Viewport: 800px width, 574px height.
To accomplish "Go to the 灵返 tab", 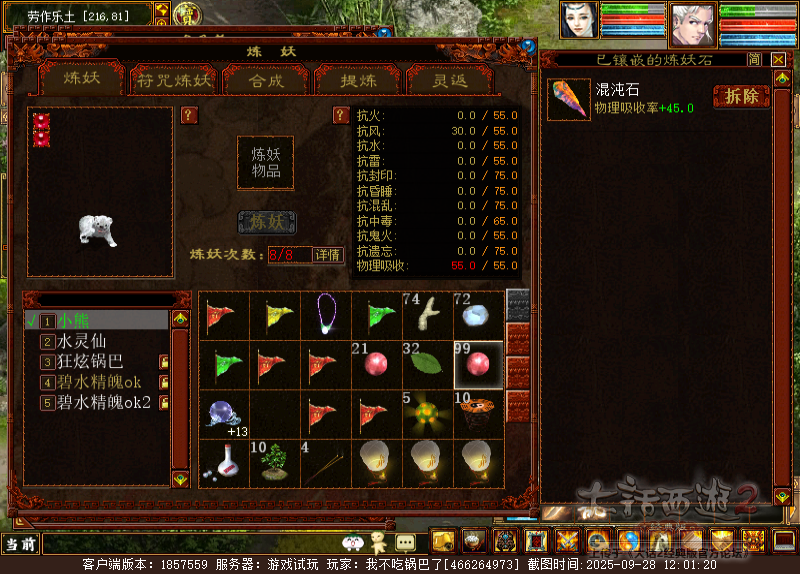I will [x=449, y=80].
